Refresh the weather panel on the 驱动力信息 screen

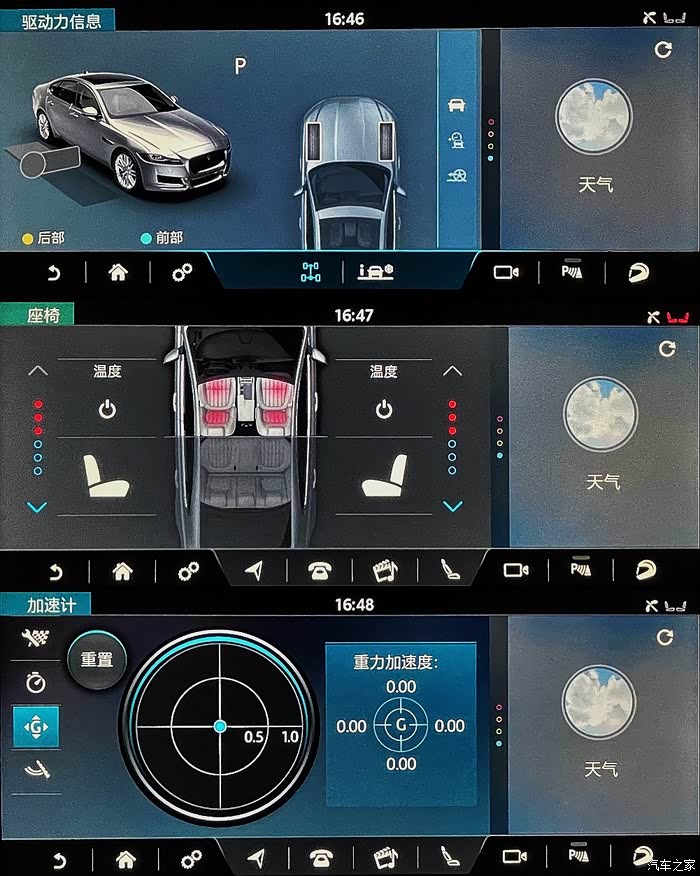(x=662, y=49)
